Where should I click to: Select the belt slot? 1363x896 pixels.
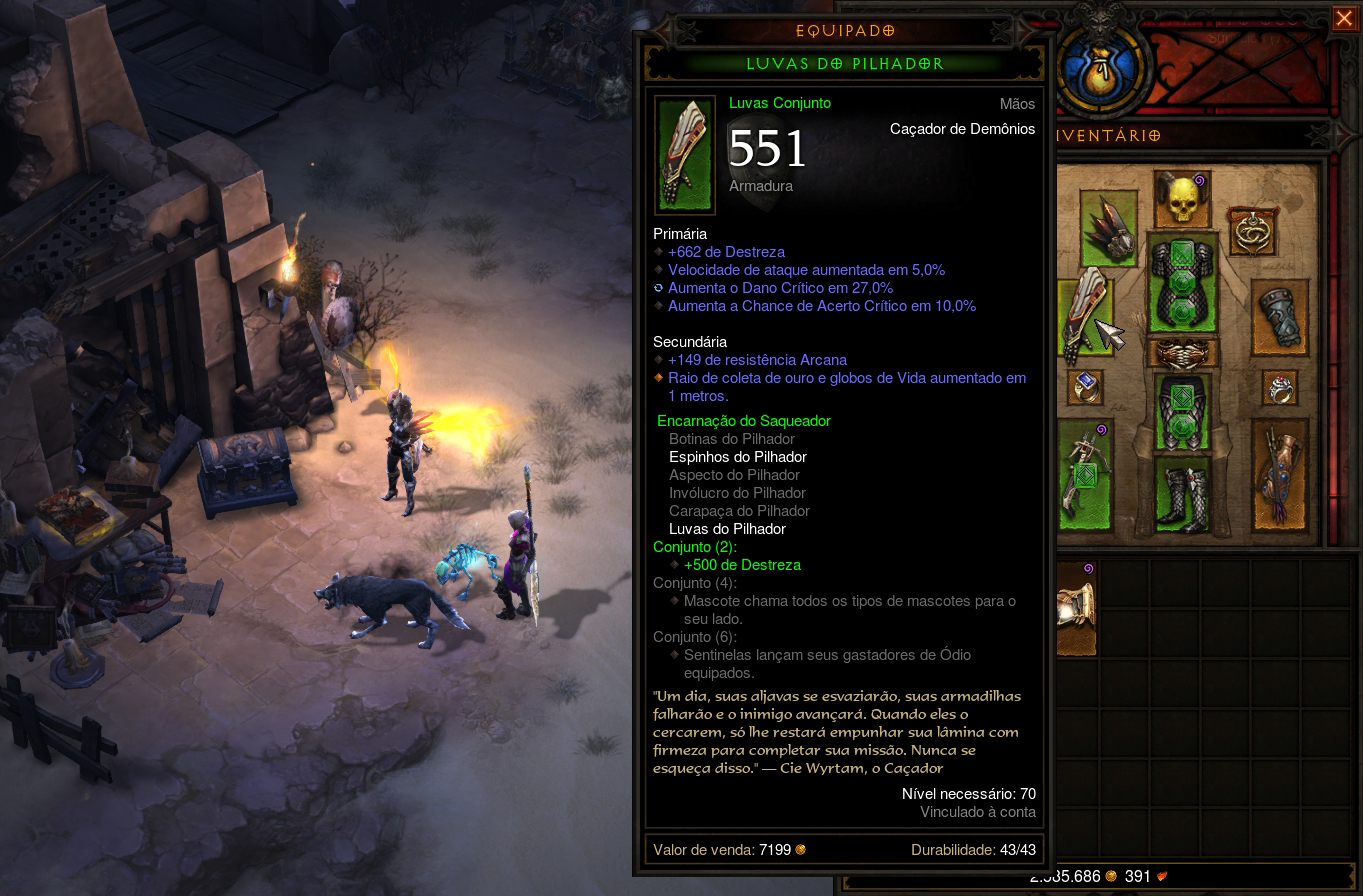pos(1182,353)
